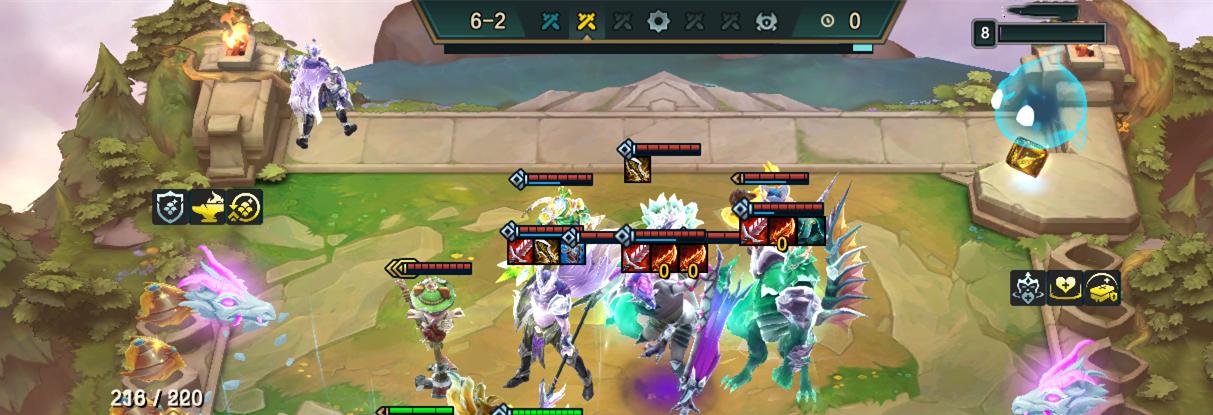Check the opponent's heart augment icon
1213x415 pixels.
coord(1064,288)
